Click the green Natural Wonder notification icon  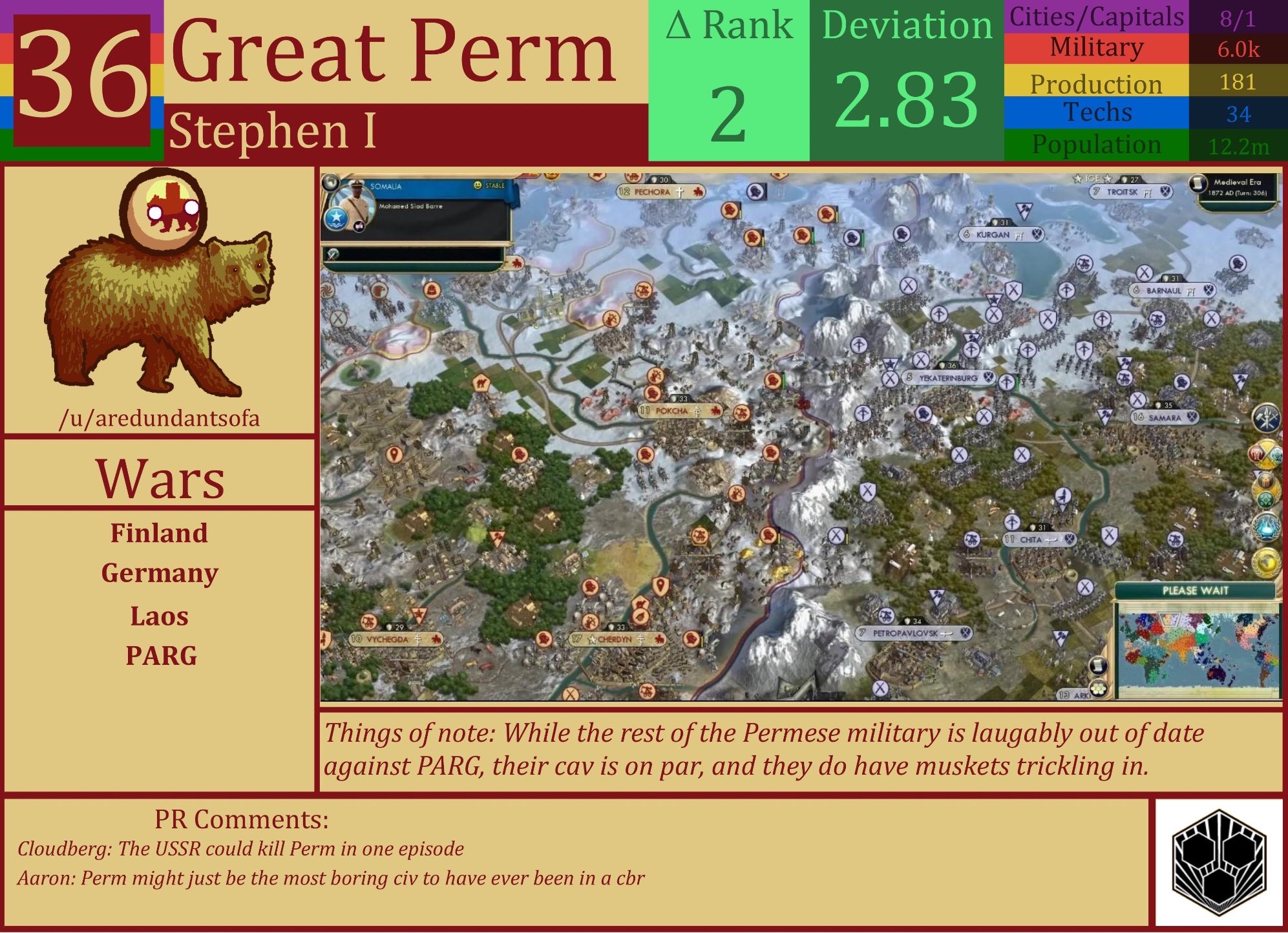(1265, 499)
